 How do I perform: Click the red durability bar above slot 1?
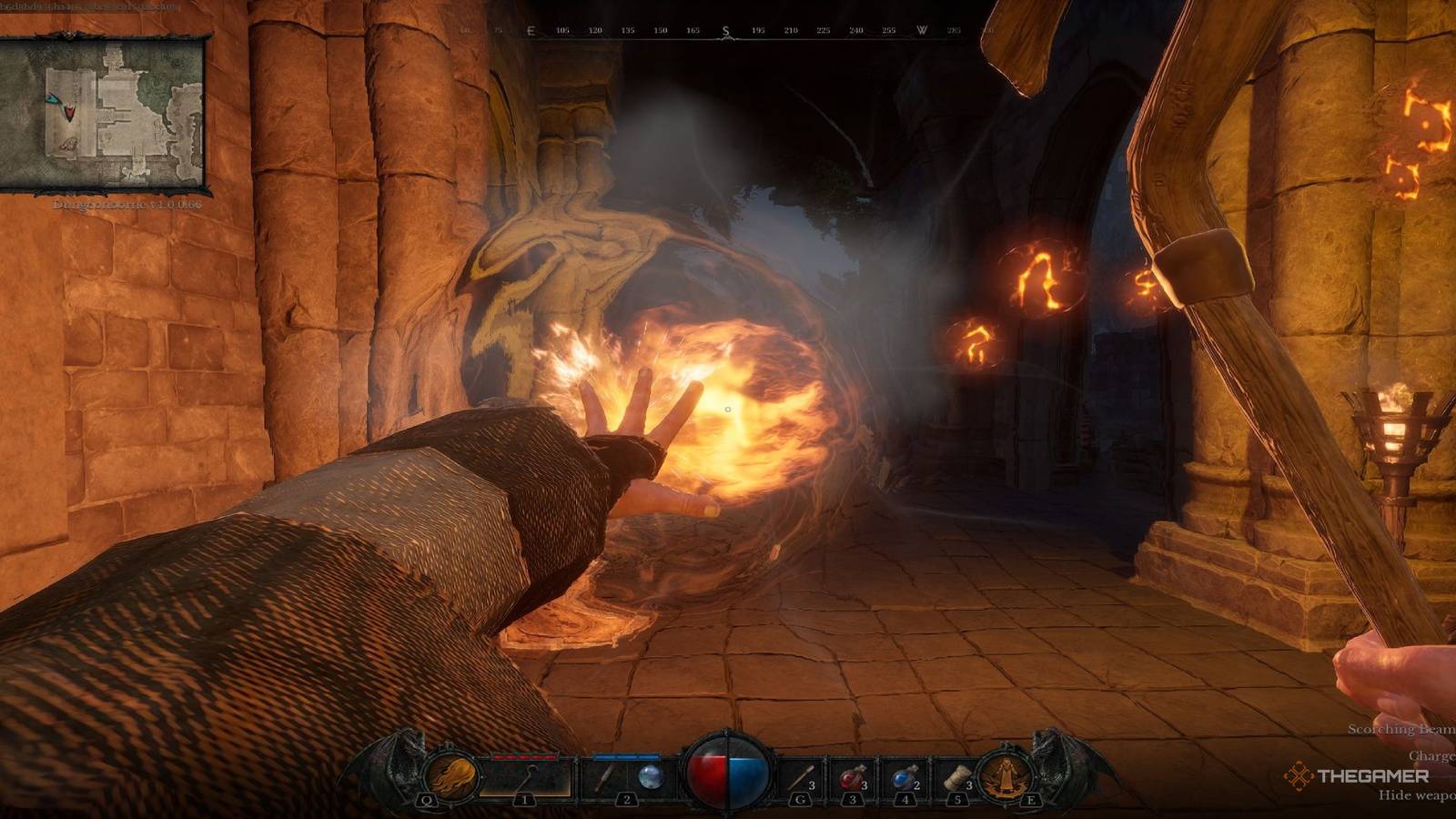click(x=526, y=755)
